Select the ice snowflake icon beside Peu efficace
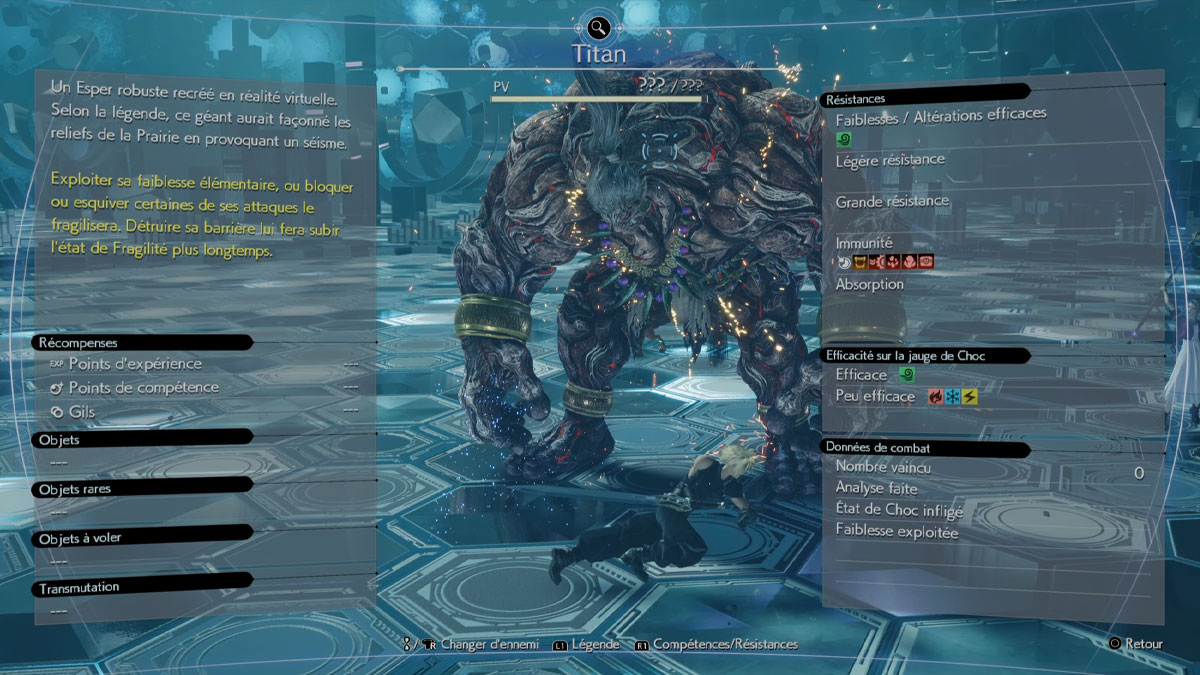Image resolution: width=1200 pixels, height=675 pixels. pyautogui.click(x=952, y=397)
